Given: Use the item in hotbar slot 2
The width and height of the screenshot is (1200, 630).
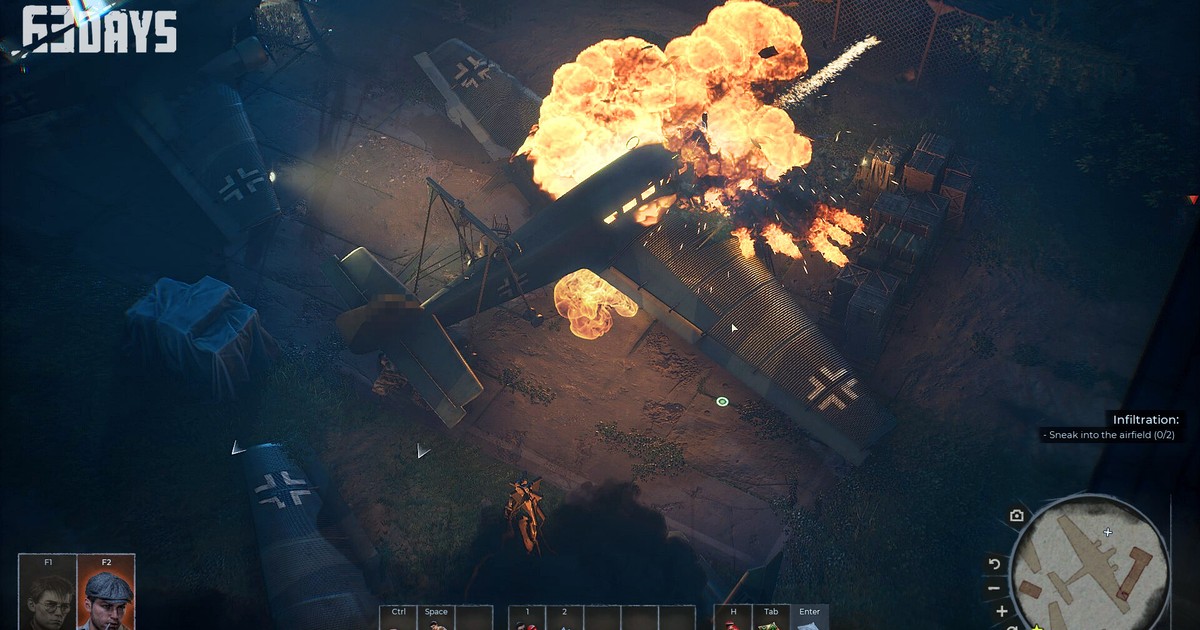Looking at the screenshot, I should tap(564, 619).
